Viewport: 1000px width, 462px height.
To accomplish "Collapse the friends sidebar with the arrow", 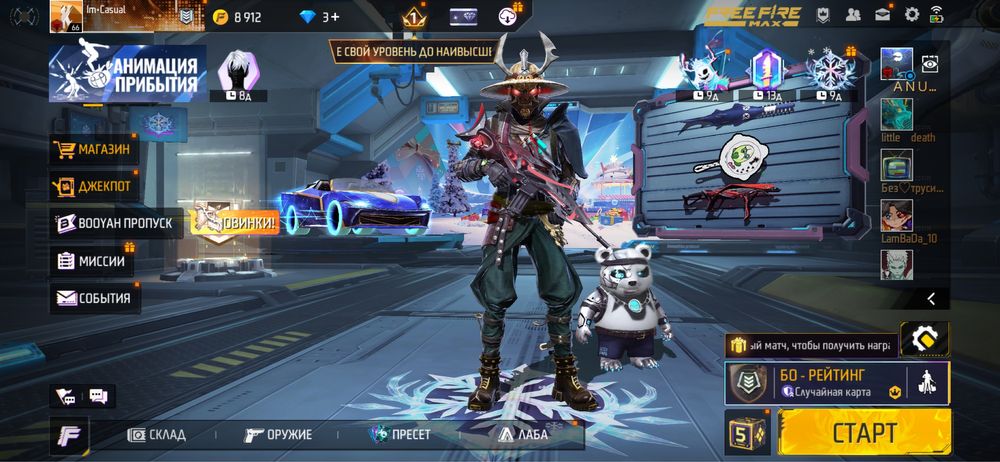I will pos(931,298).
